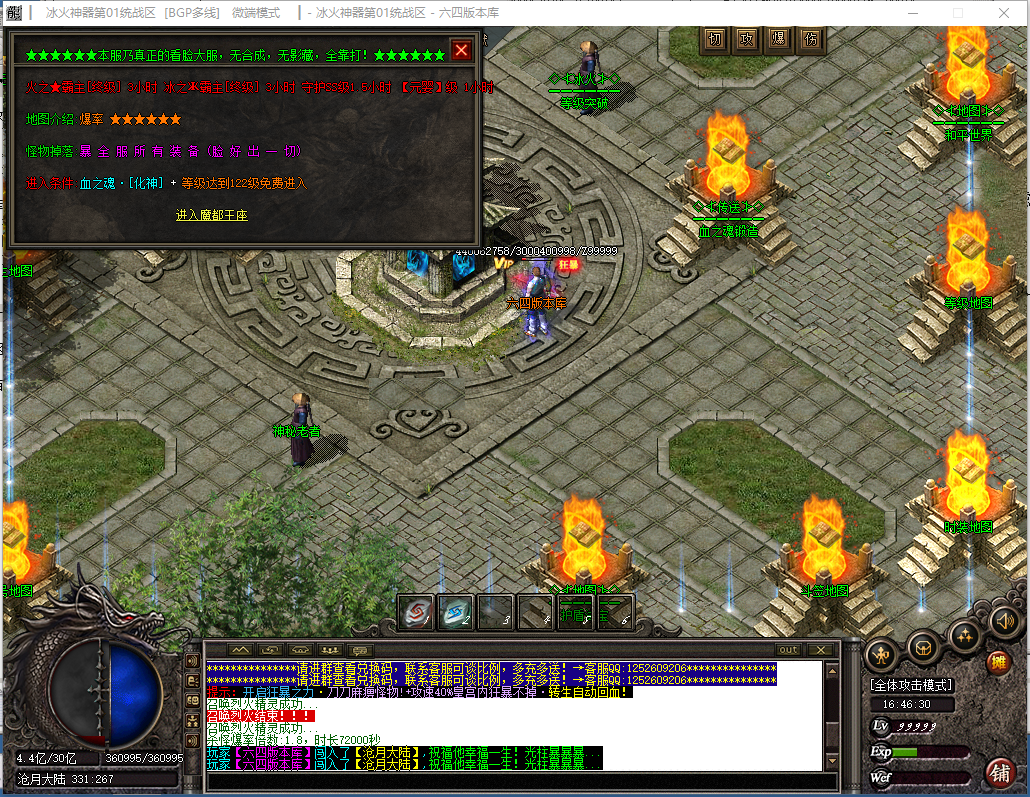Toggle the 全体攻击模式 attack mode label

911,685
